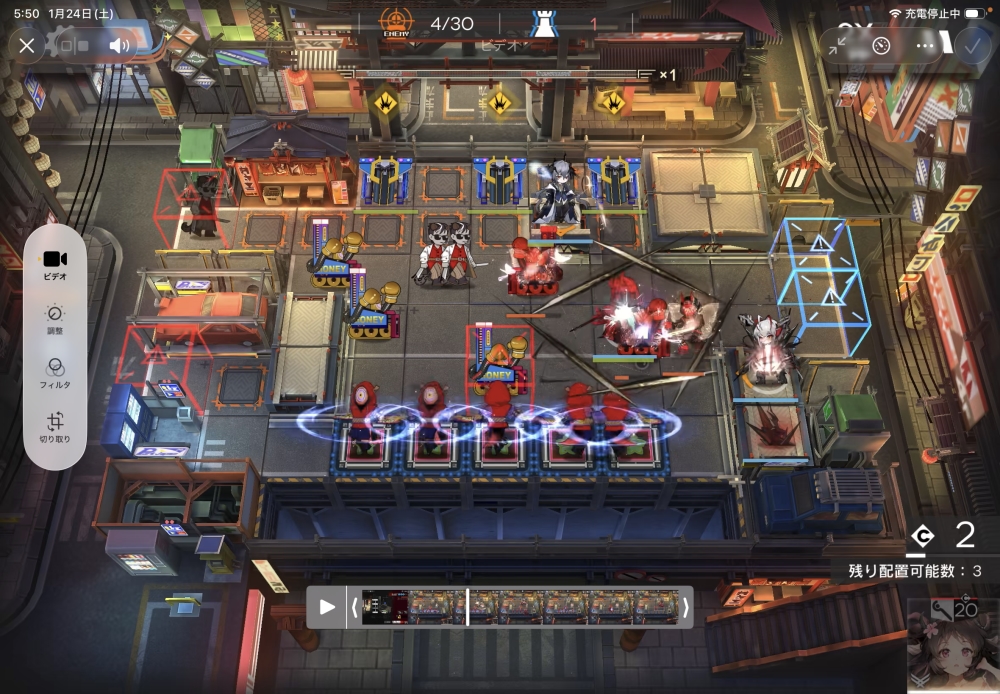Viewport: 1000px width, 694px height.
Task: Play the video with the play button
Action: click(x=327, y=606)
